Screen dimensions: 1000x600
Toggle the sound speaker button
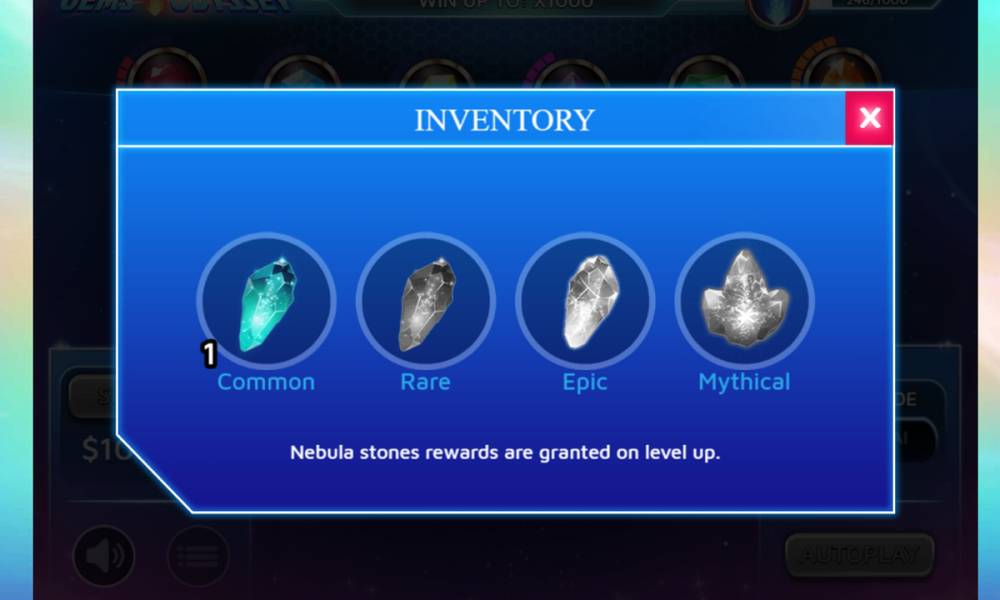tap(104, 556)
